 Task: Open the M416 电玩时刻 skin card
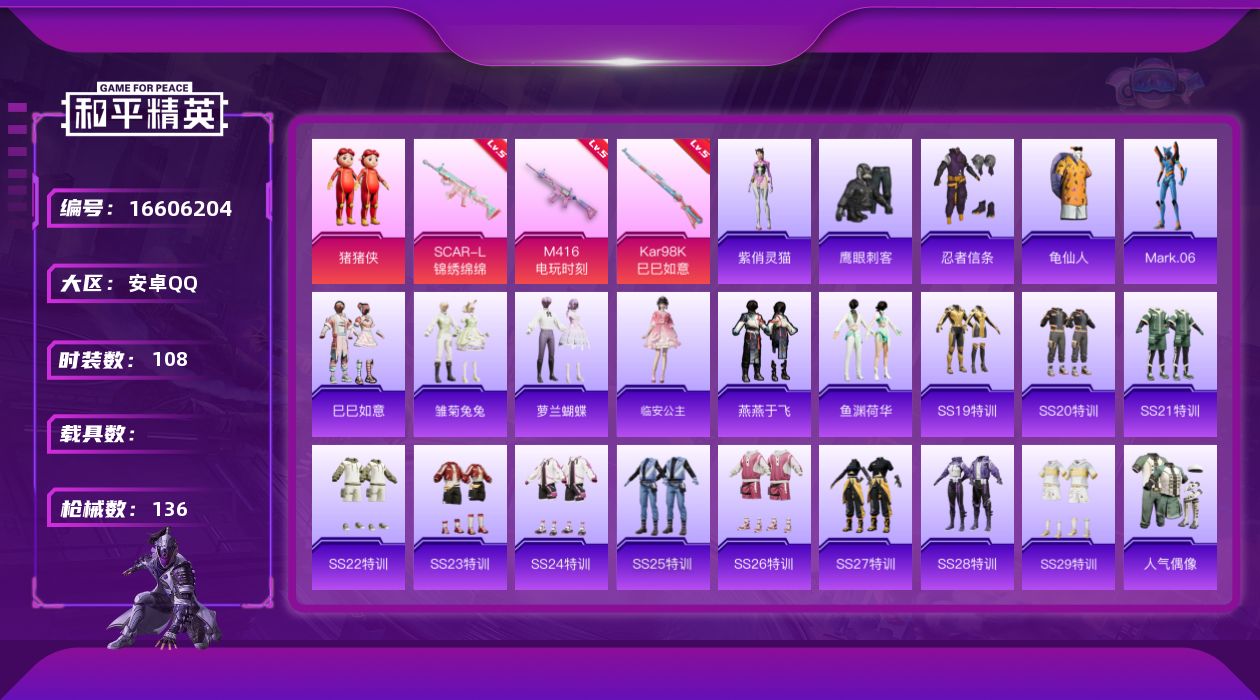[x=561, y=211]
